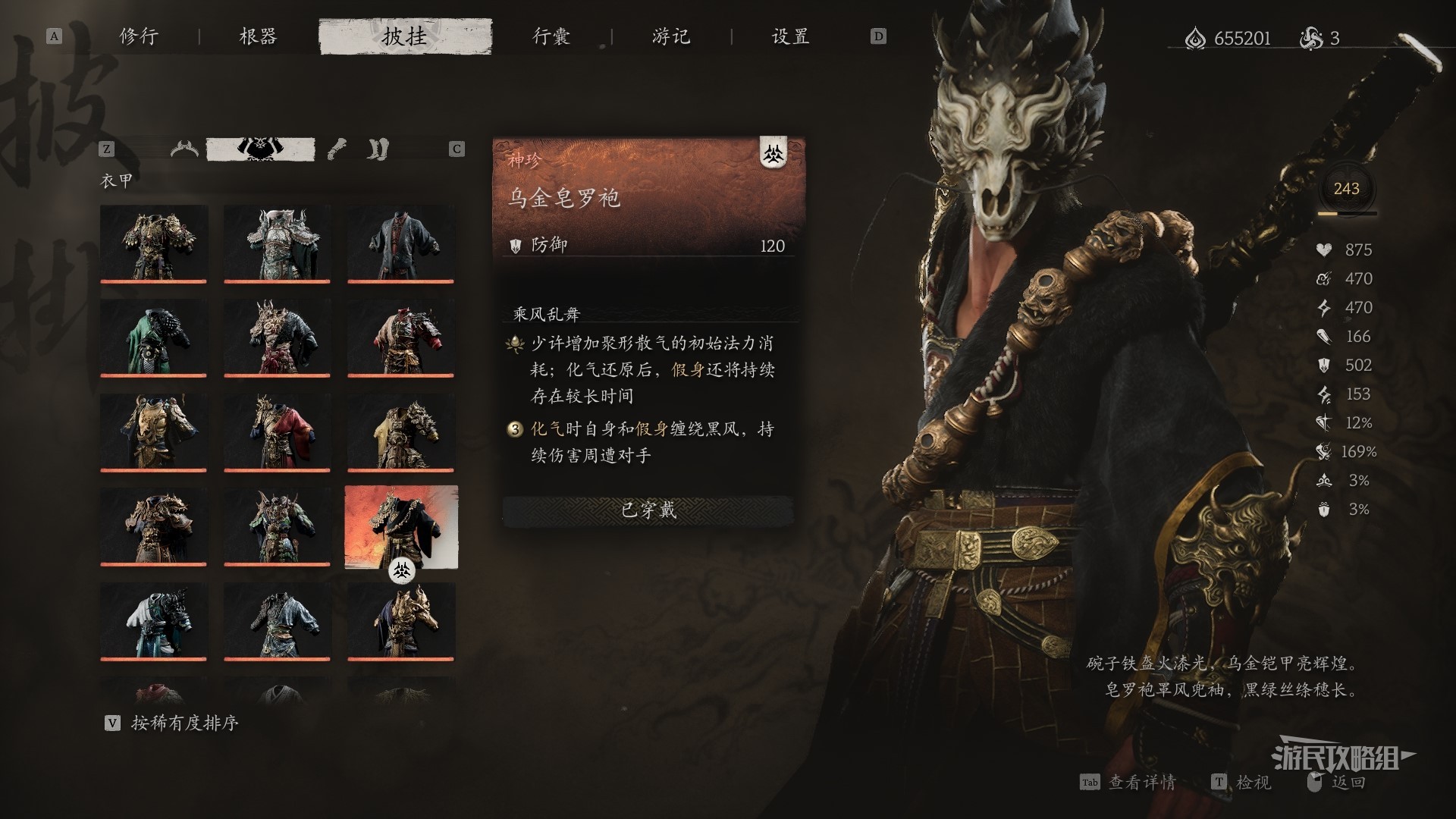Switch to the arm guard category
1456x819 pixels.
[337, 149]
